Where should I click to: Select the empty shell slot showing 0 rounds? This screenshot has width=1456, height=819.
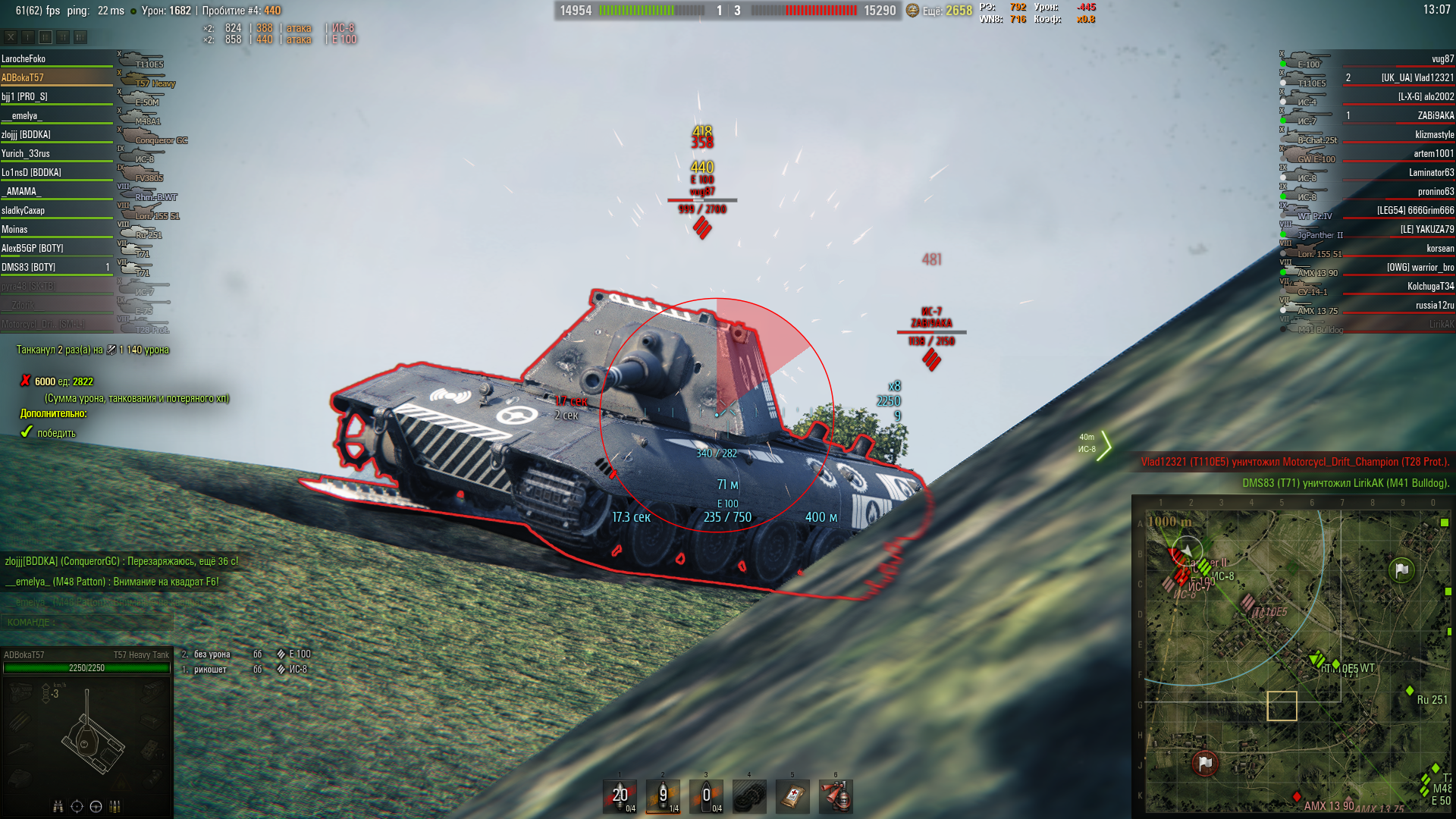point(706,796)
